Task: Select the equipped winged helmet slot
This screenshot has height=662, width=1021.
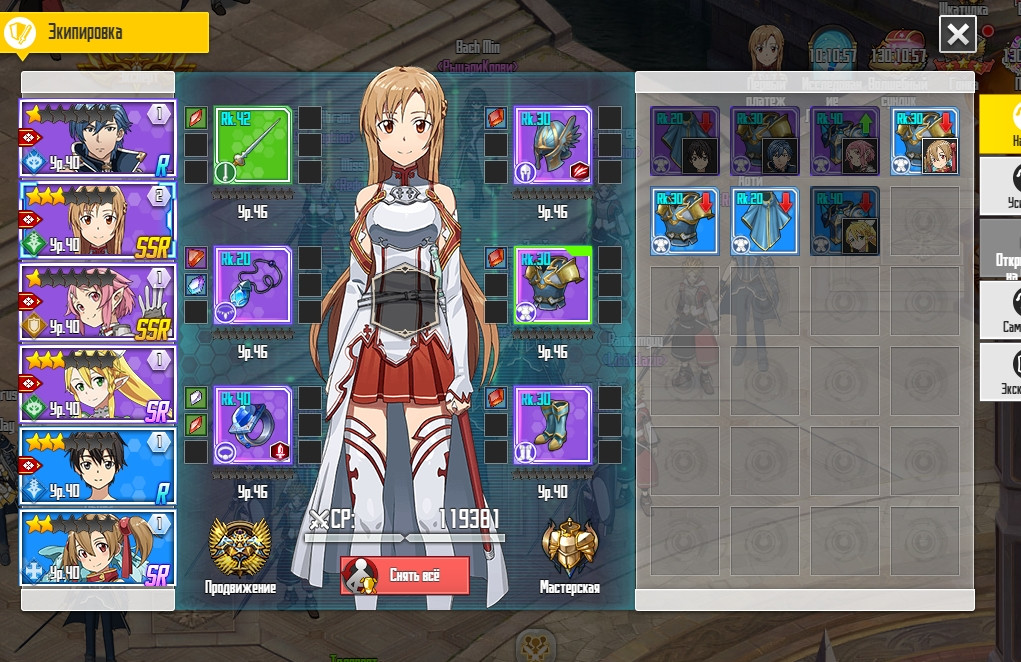Action: click(552, 145)
